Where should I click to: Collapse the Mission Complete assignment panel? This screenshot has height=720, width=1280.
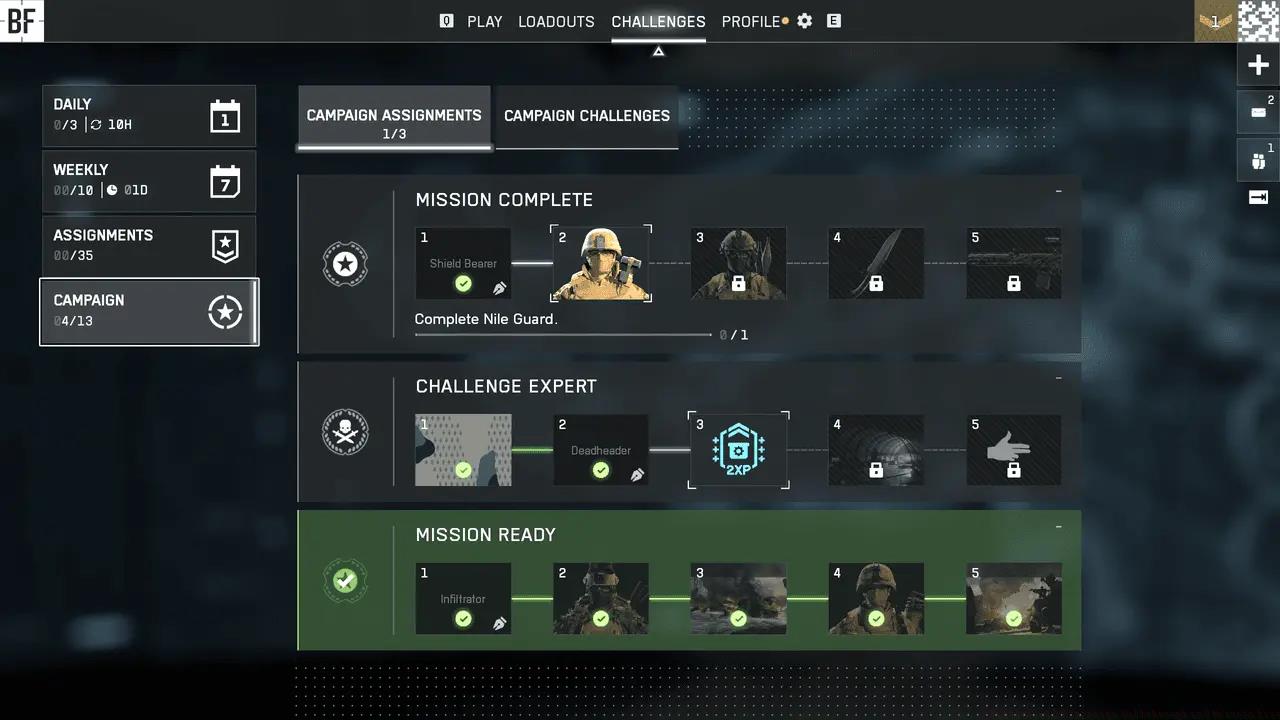[x=1058, y=191]
